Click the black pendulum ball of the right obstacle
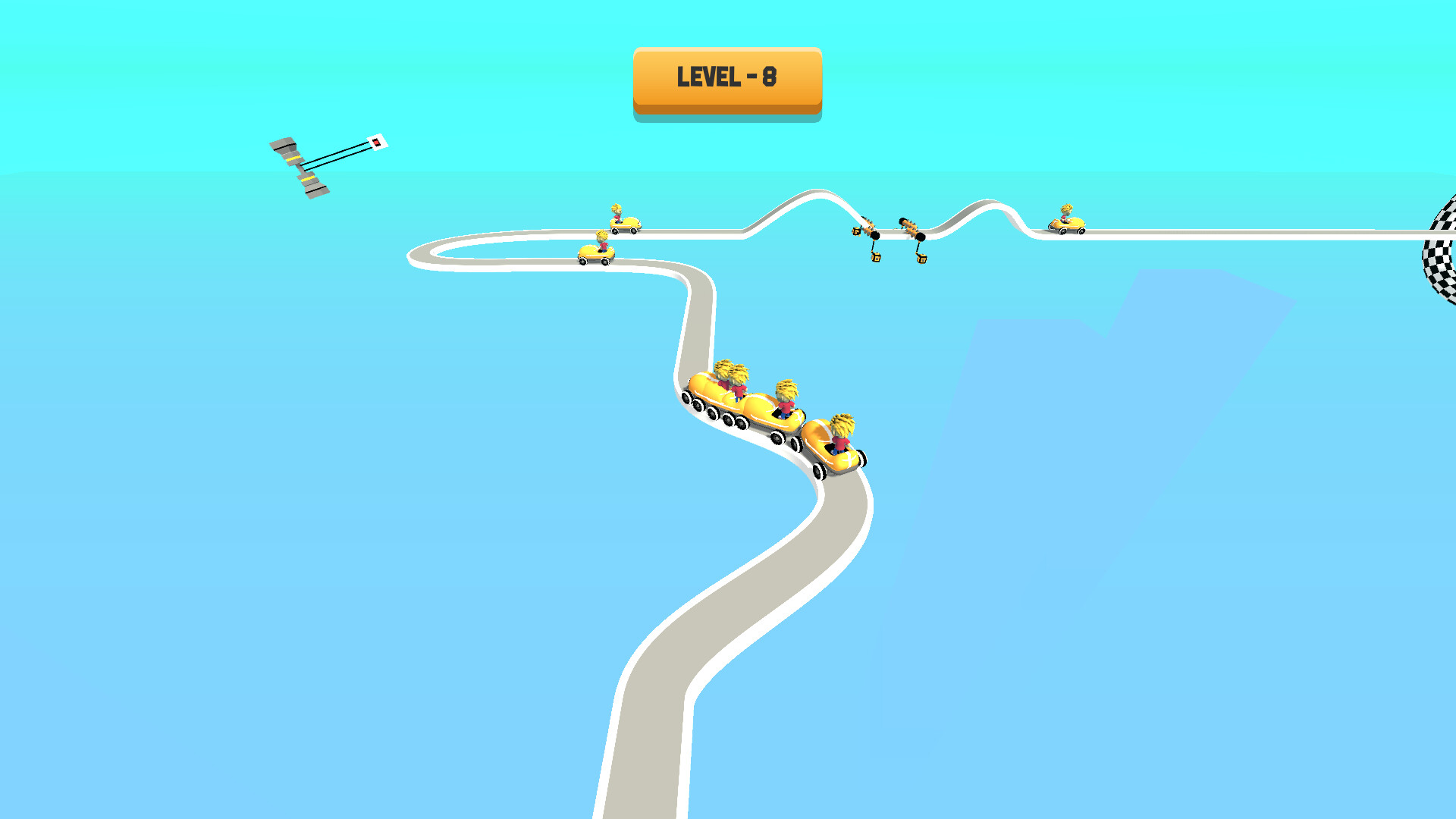 coord(921,237)
